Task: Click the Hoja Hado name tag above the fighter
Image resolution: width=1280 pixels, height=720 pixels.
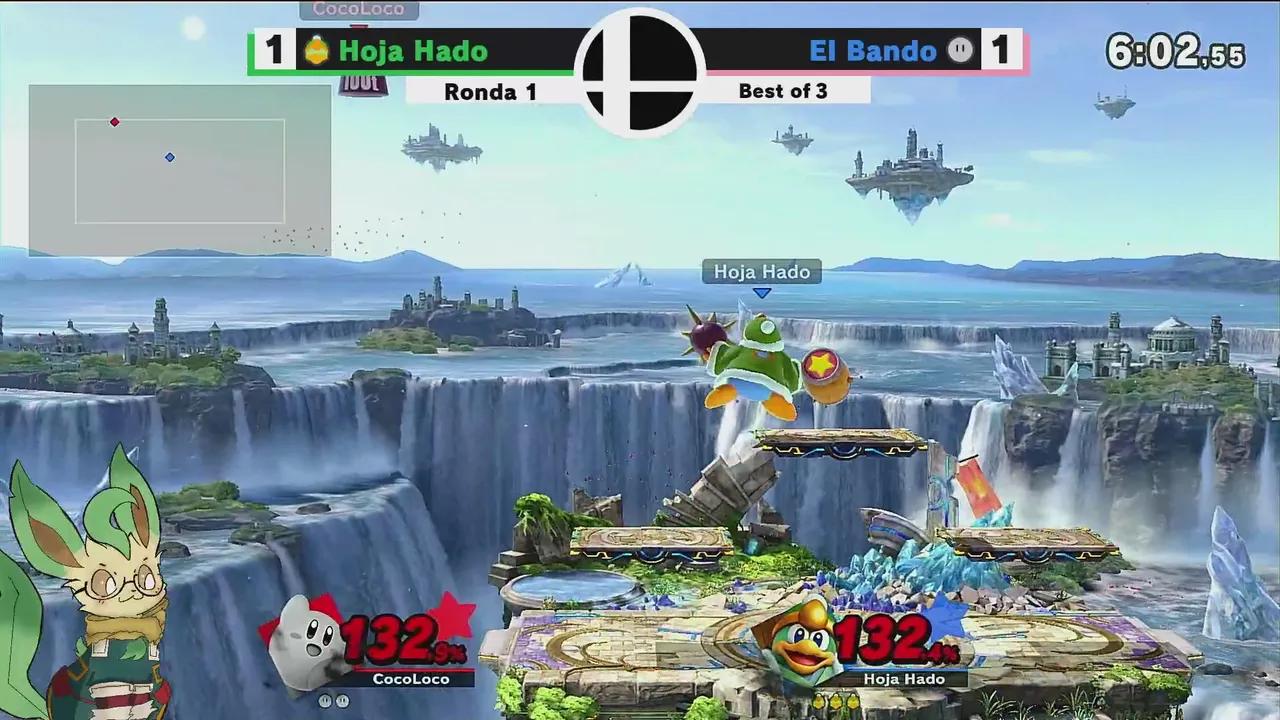Action: click(762, 271)
